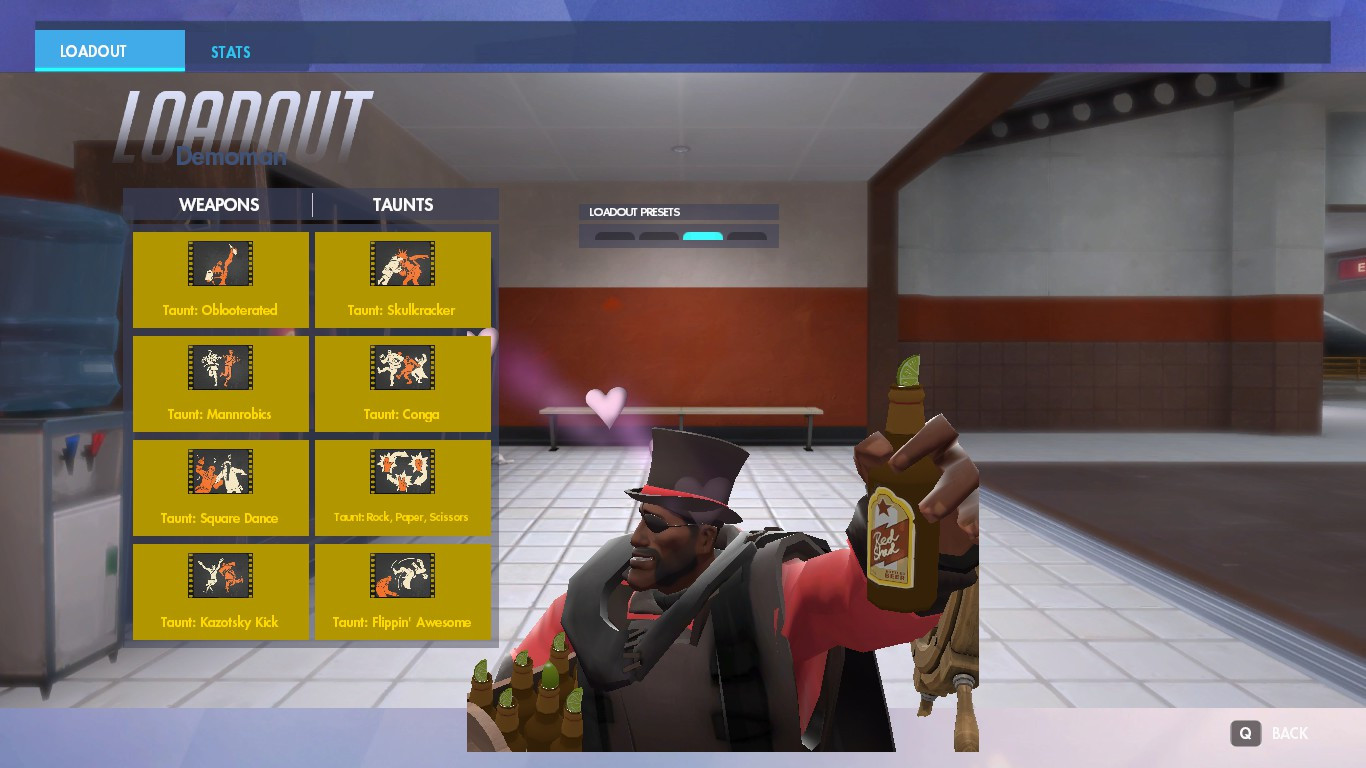Select the fourth loadout preset
Viewport: 1366px width, 768px height.
pos(747,237)
